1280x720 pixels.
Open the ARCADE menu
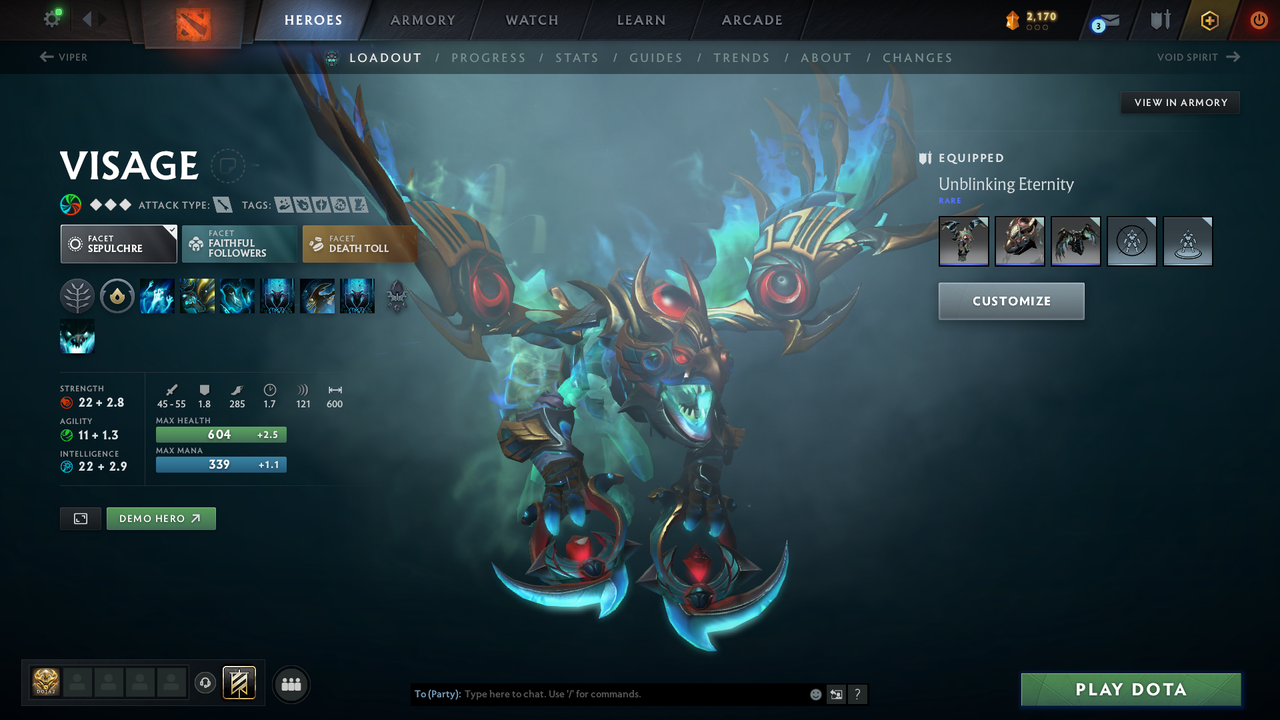click(x=751, y=20)
